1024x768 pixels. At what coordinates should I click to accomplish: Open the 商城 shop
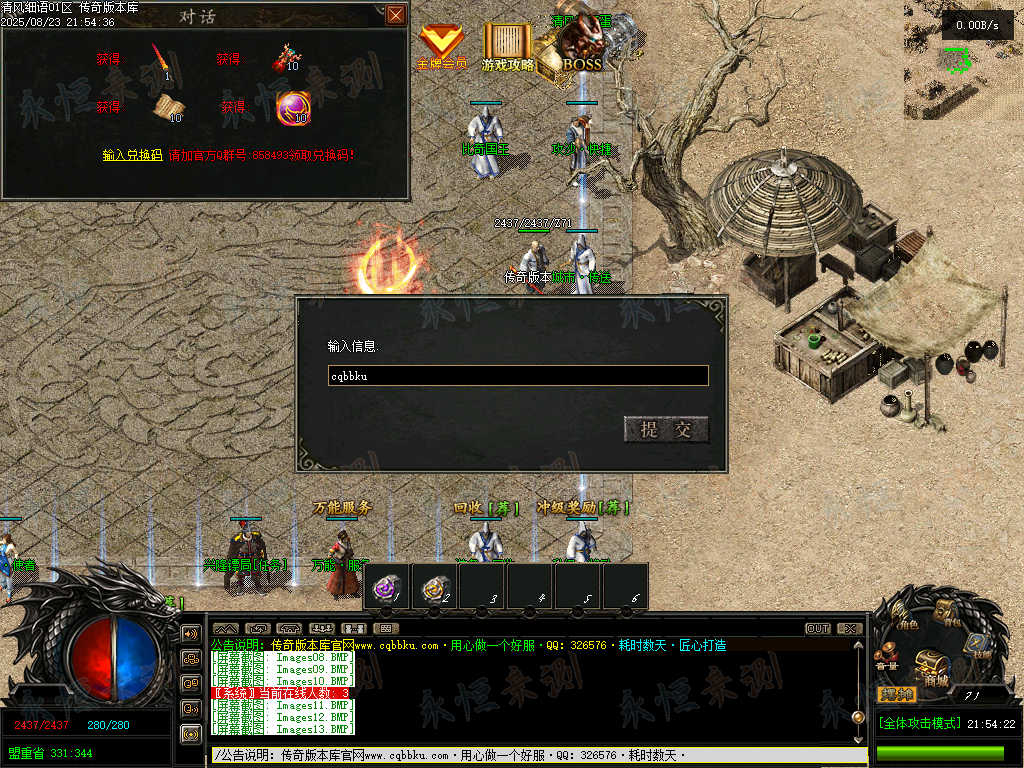click(932, 665)
